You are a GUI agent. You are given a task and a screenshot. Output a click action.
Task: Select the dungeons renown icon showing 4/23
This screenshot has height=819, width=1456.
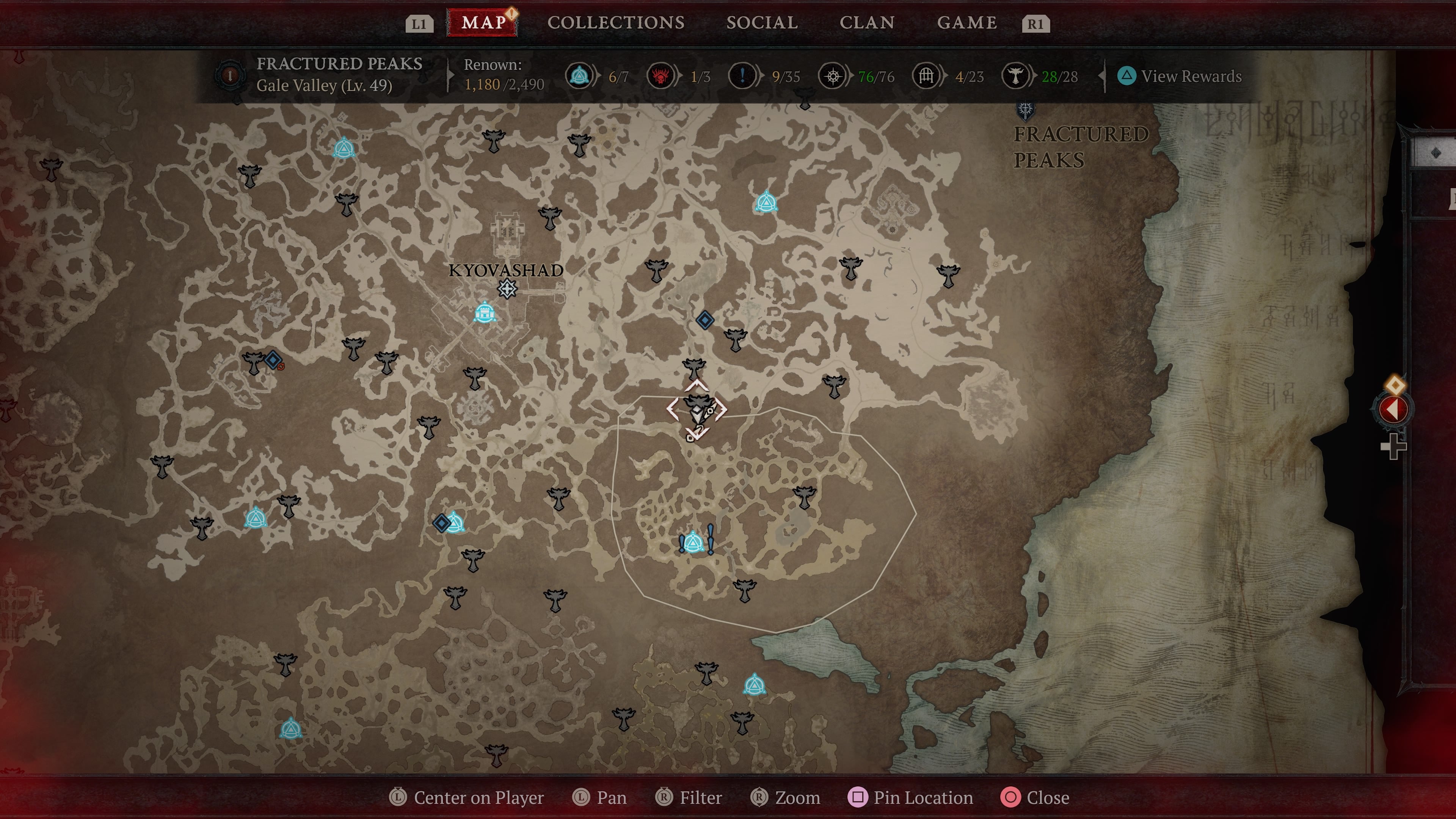pyautogui.click(x=927, y=76)
